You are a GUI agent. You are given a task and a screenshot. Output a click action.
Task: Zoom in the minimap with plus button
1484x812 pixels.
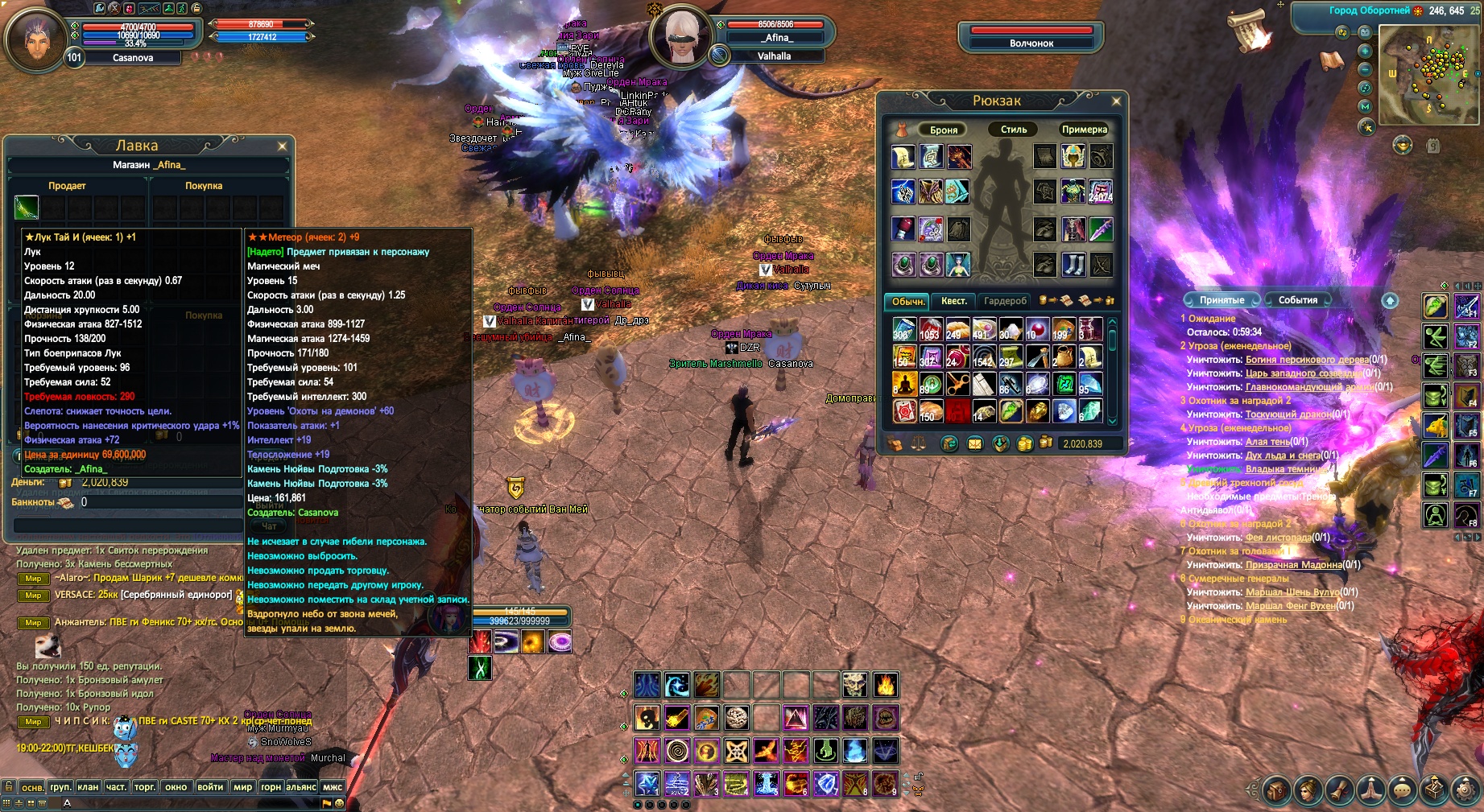pos(1365,51)
